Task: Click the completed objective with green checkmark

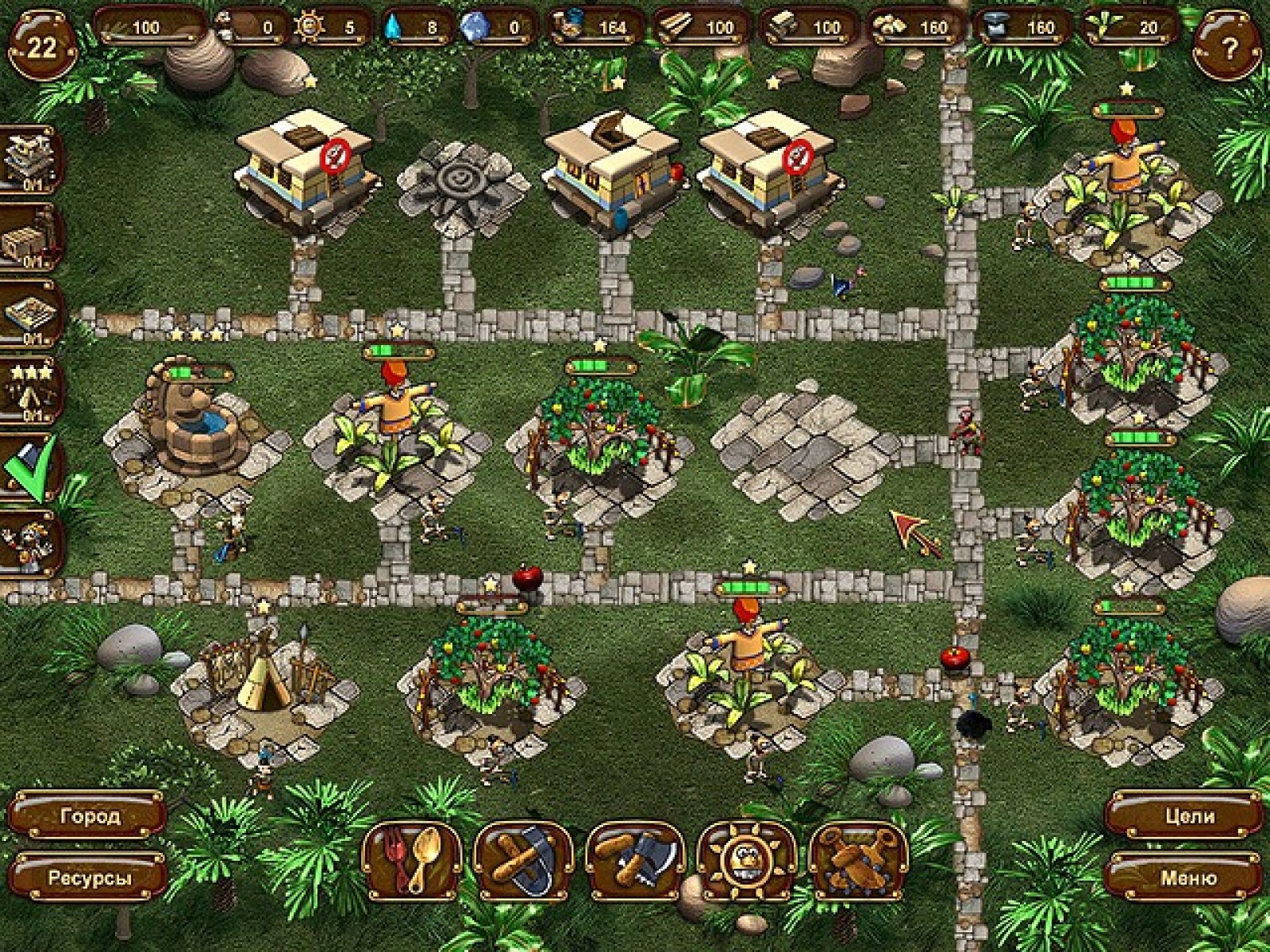Action: [x=32, y=470]
